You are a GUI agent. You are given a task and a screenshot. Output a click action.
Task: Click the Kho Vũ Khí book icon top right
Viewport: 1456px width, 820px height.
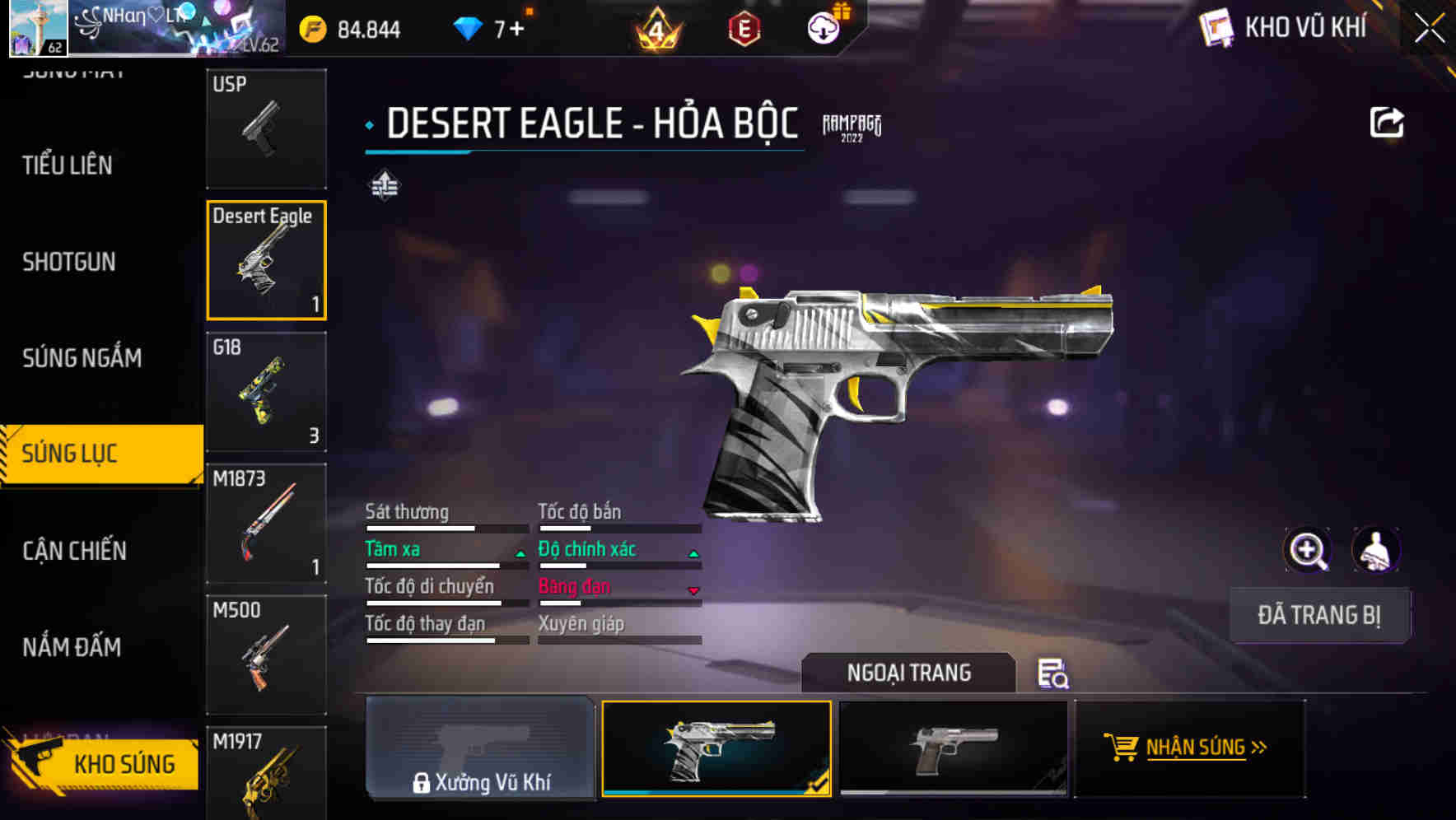(x=1215, y=26)
